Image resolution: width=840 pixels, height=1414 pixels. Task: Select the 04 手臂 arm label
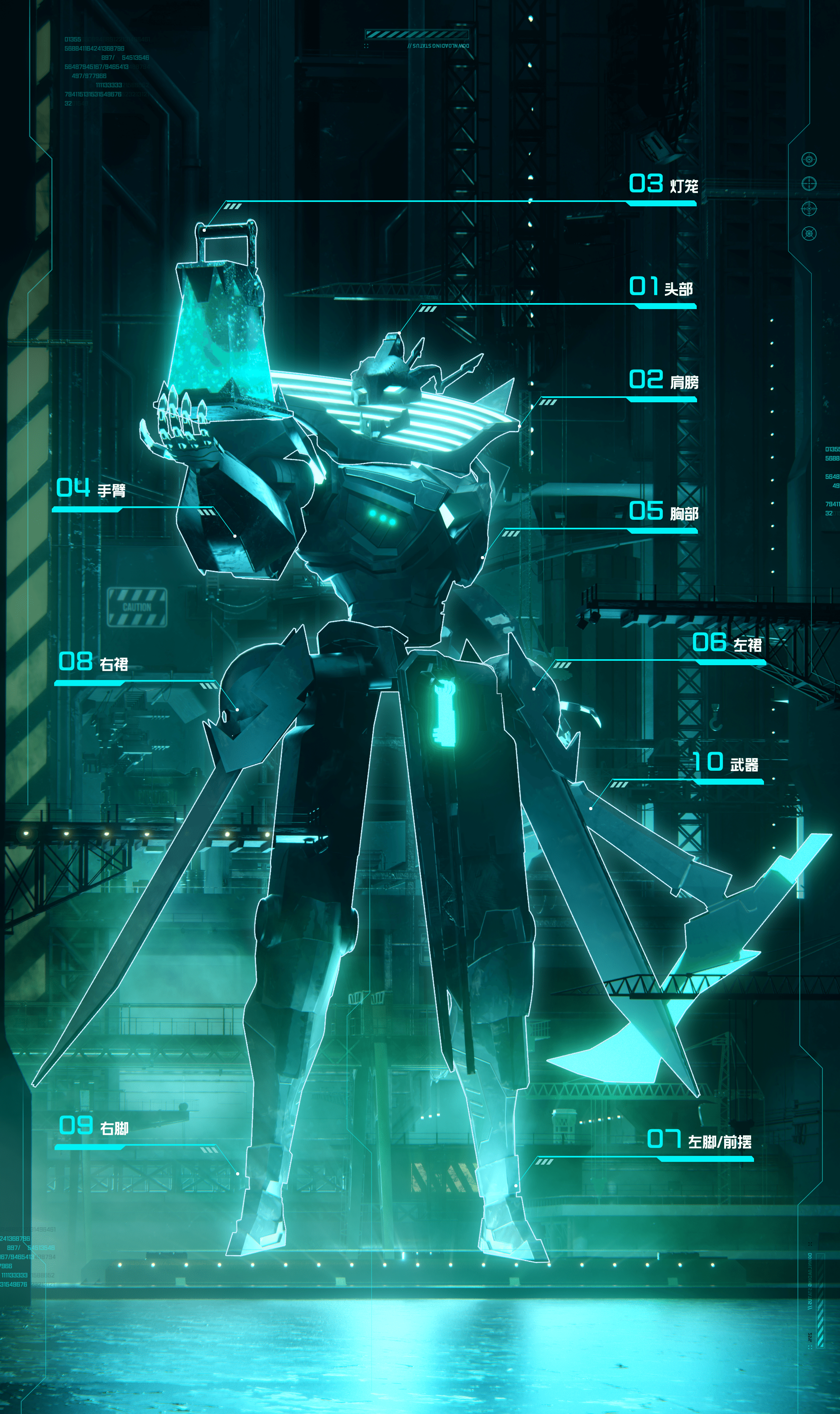(x=90, y=489)
